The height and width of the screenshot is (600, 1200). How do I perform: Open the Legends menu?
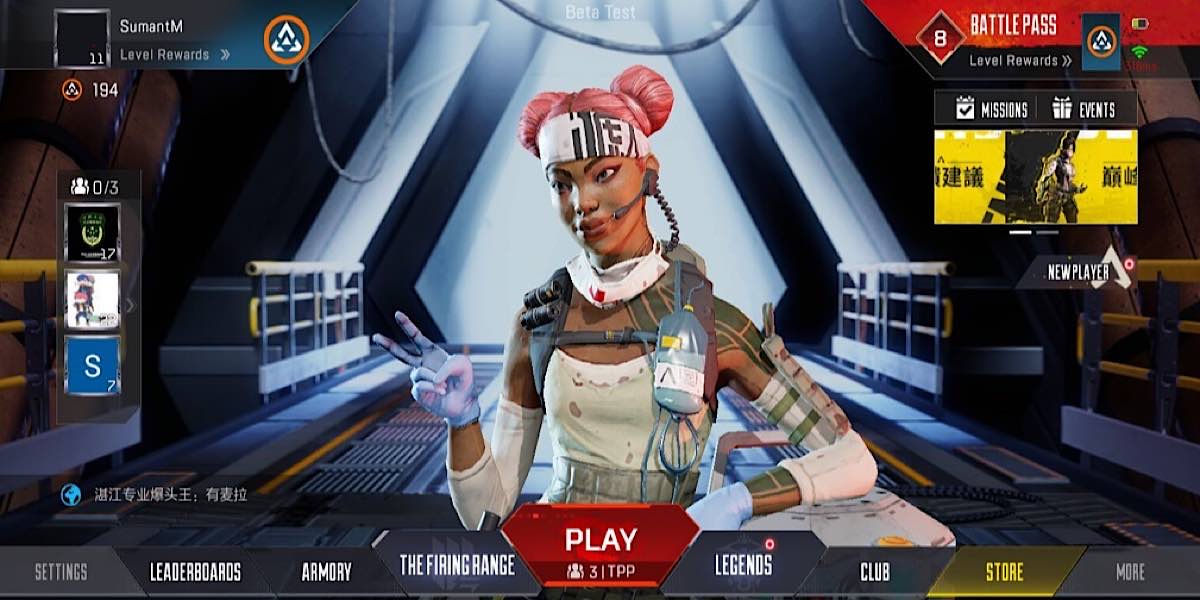click(743, 565)
